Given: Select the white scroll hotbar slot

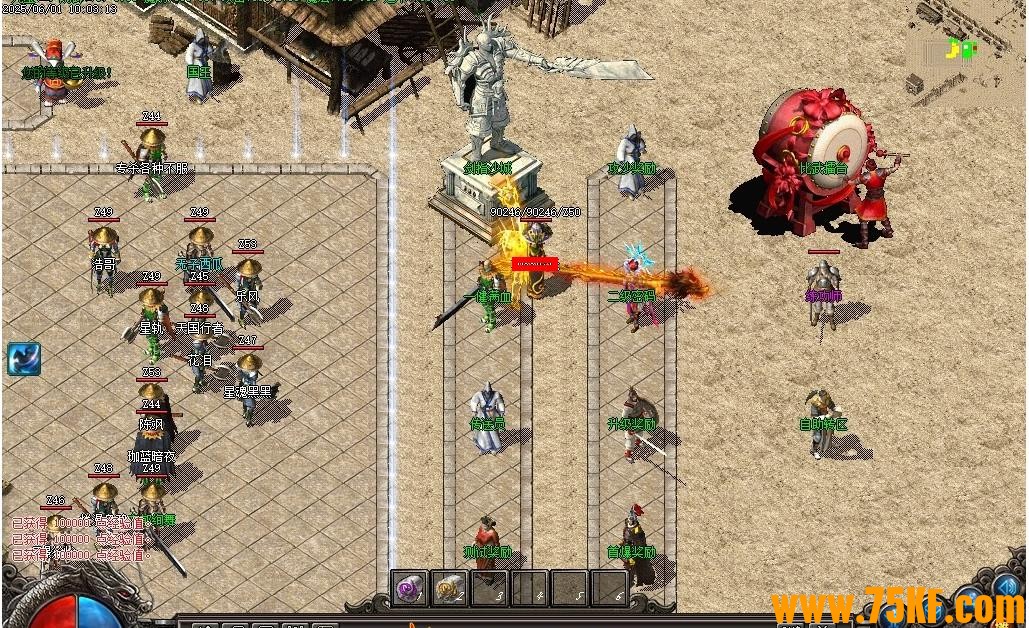Looking at the screenshot, I should point(450,588).
